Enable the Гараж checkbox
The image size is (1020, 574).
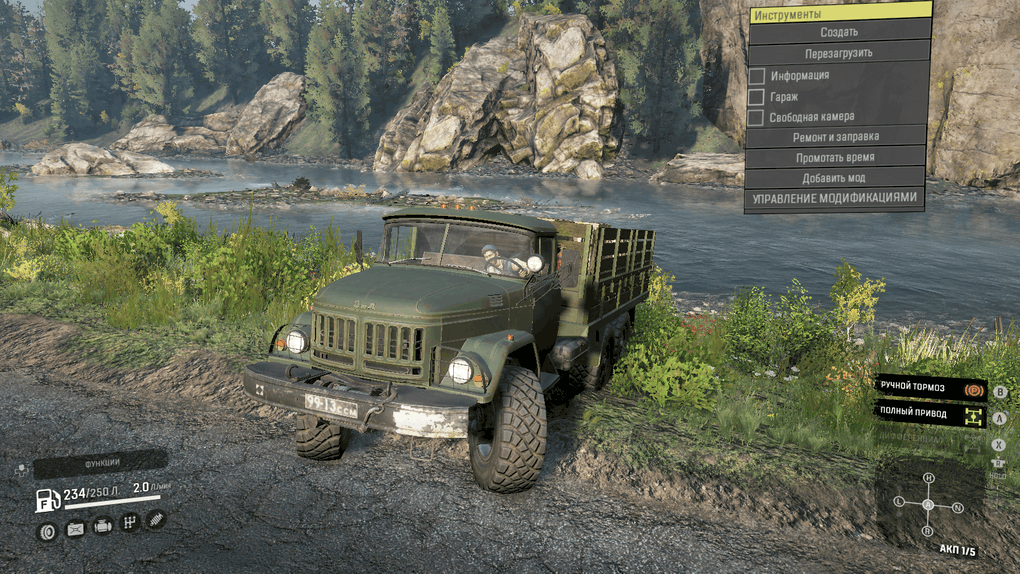pos(757,97)
